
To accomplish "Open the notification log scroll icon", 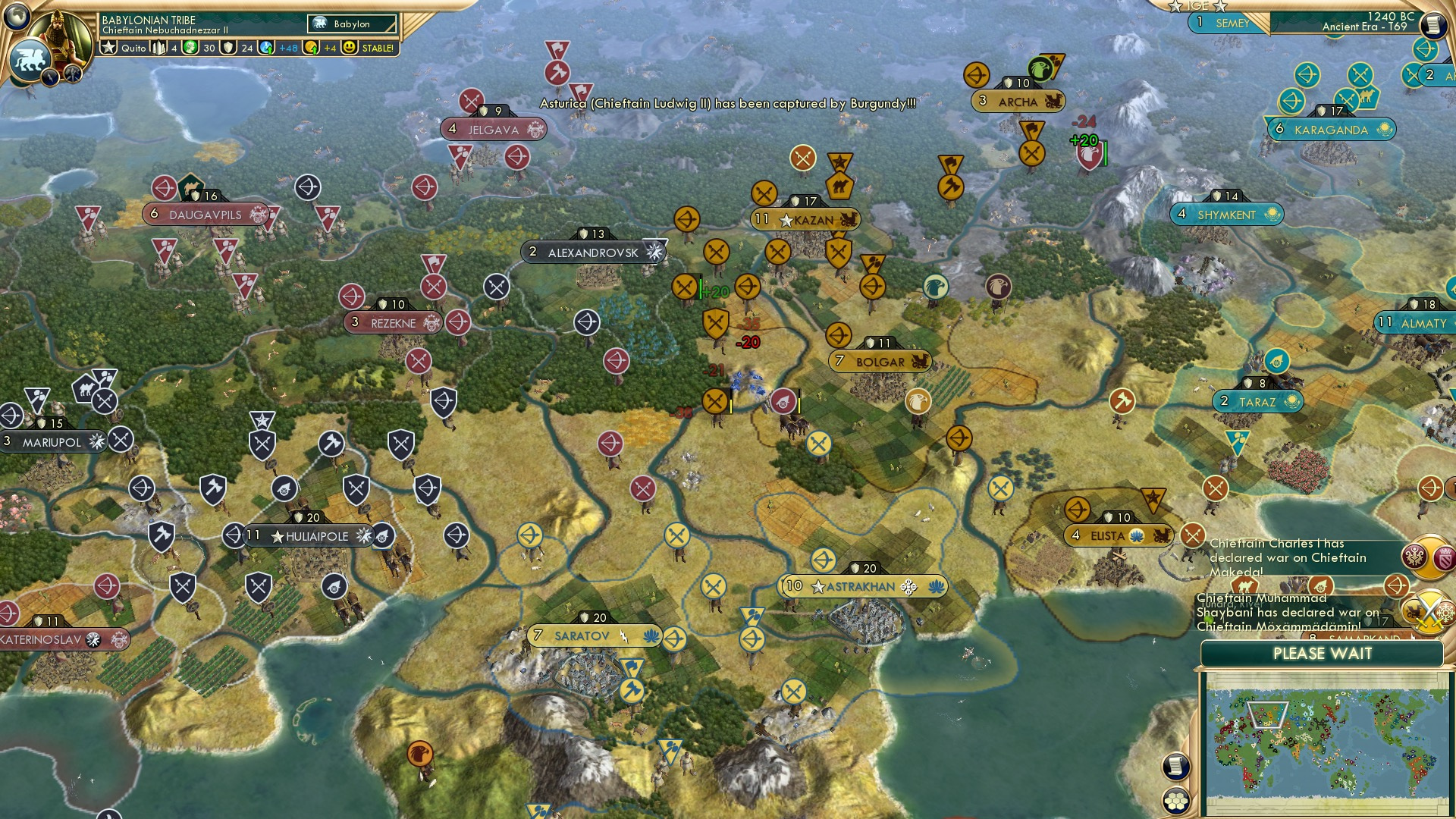I will pyautogui.click(x=1177, y=767).
